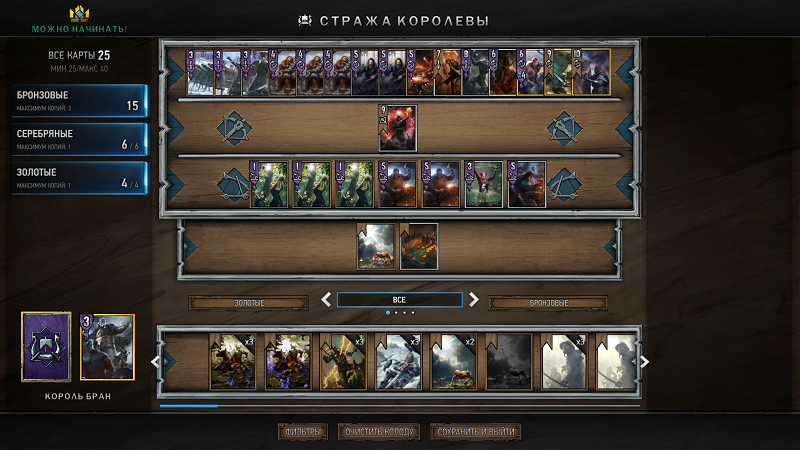Switch collection filter to Золотые
Viewport: 800px width, 450px height.
pyautogui.click(x=249, y=302)
